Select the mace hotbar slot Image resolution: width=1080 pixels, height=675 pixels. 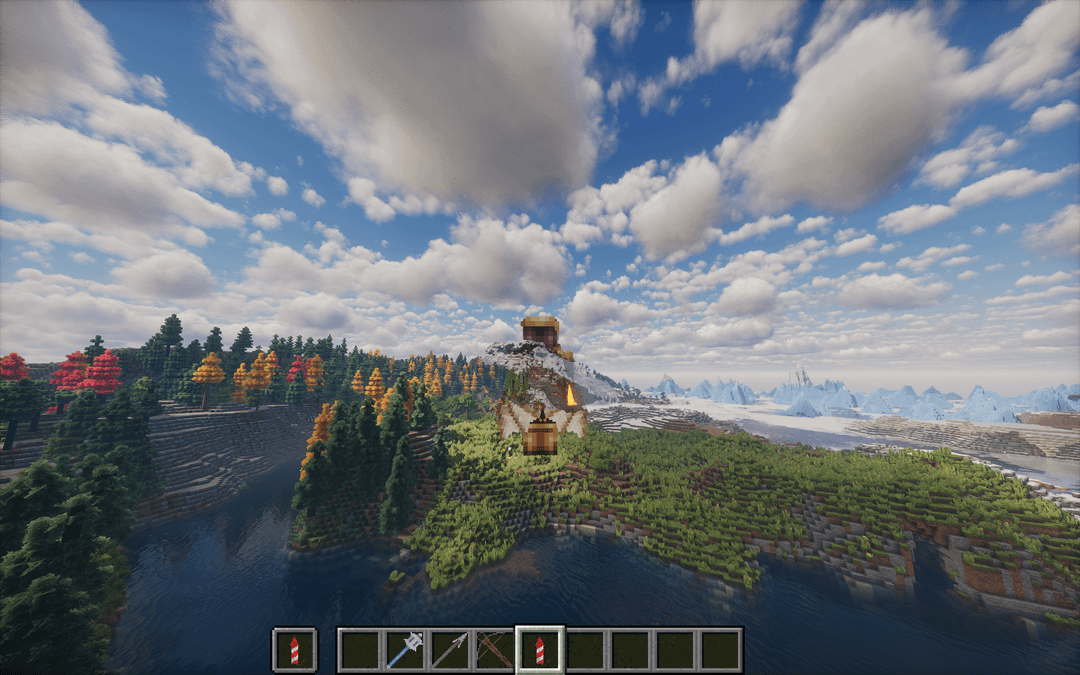click(x=404, y=650)
